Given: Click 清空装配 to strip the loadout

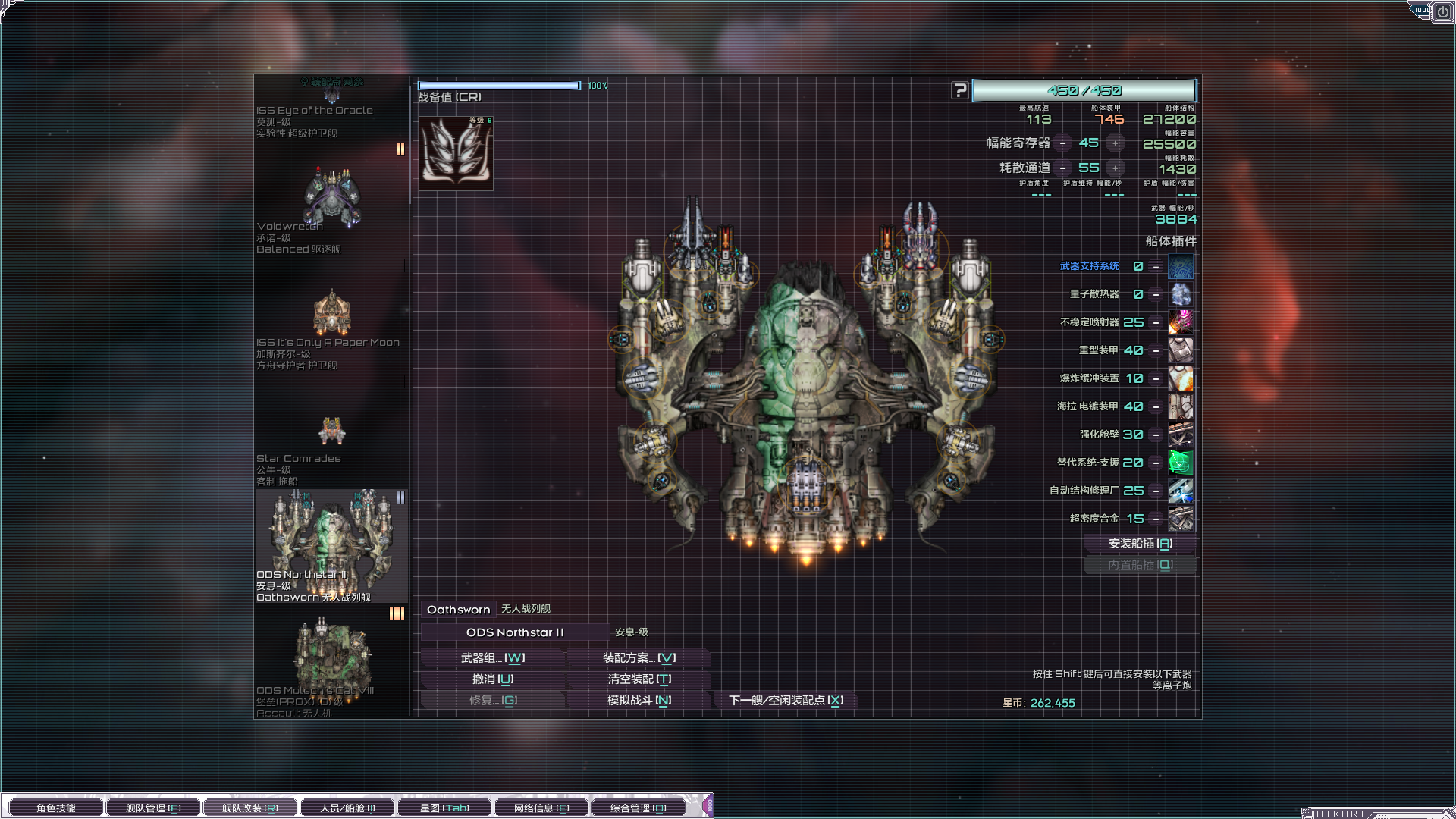Looking at the screenshot, I should tap(639, 679).
